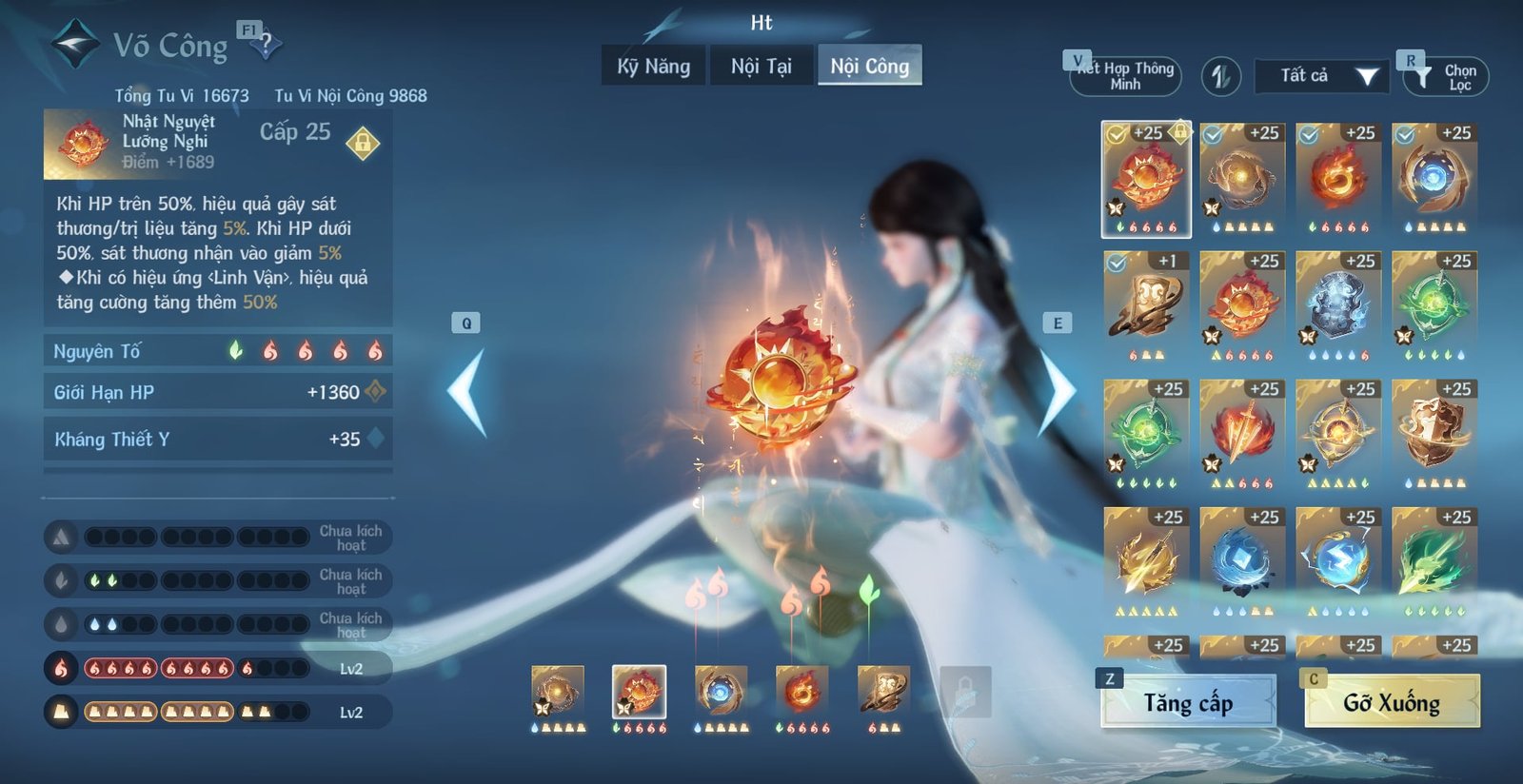Viewport: 1523px width, 784px height.
Task: Switch to the Nội Tại tab
Action: pos(761,67)
